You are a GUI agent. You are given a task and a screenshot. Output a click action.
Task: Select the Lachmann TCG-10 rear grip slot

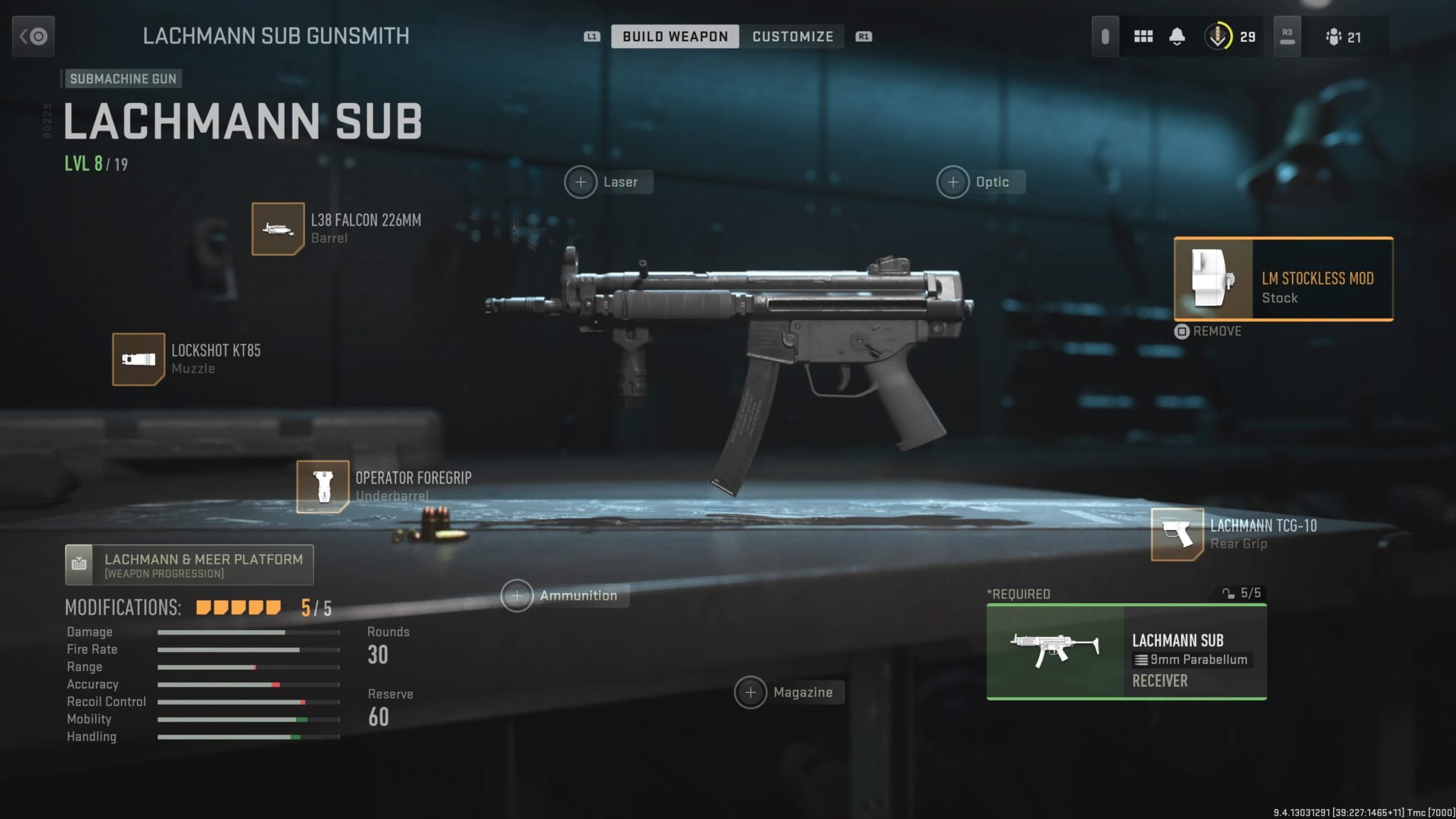coord(1177,534)
